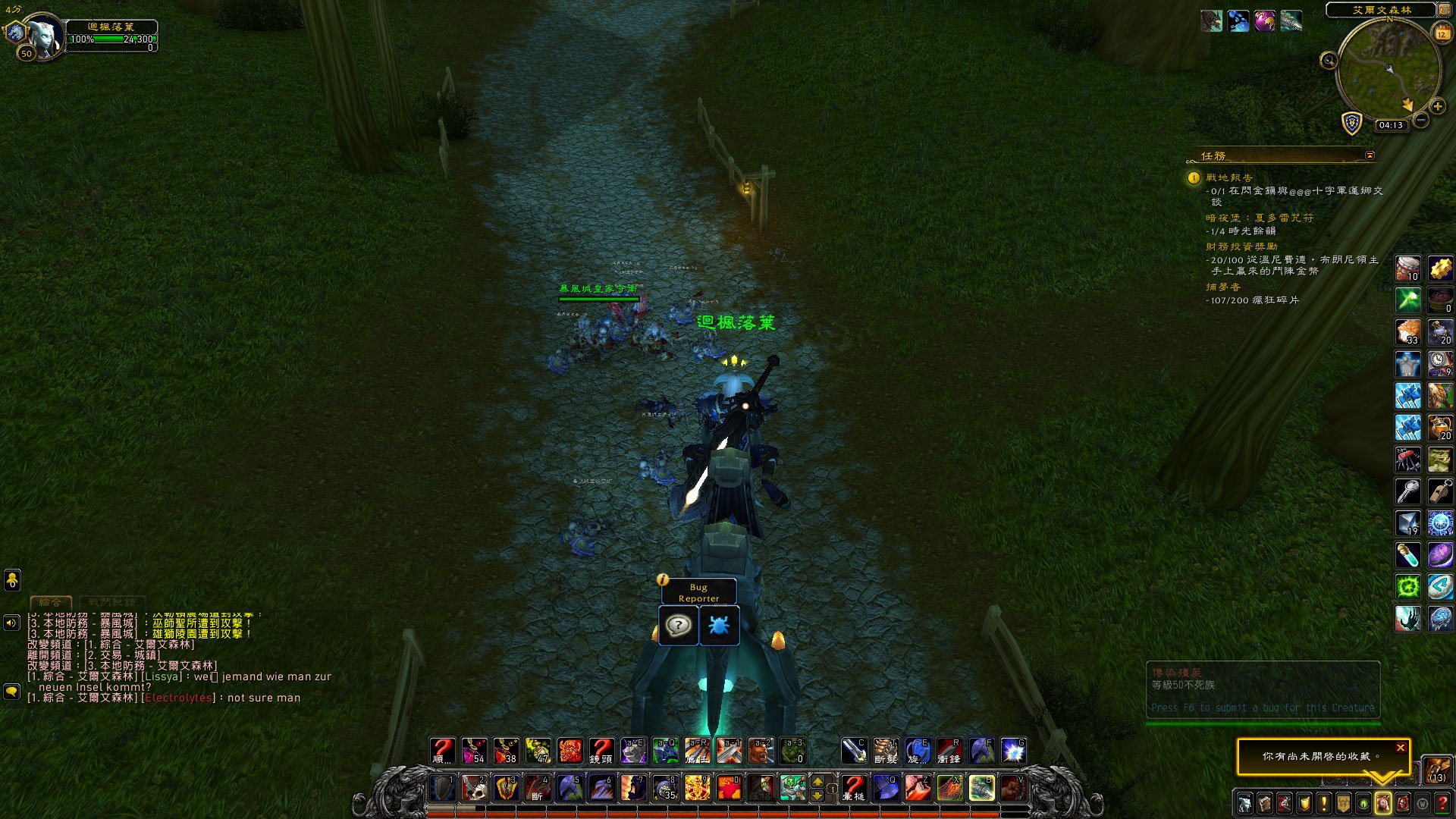Click the Alliance shield icon under the minimap
The height and width of the screenshot is (819, 1456).
(x=1352, y=123)
